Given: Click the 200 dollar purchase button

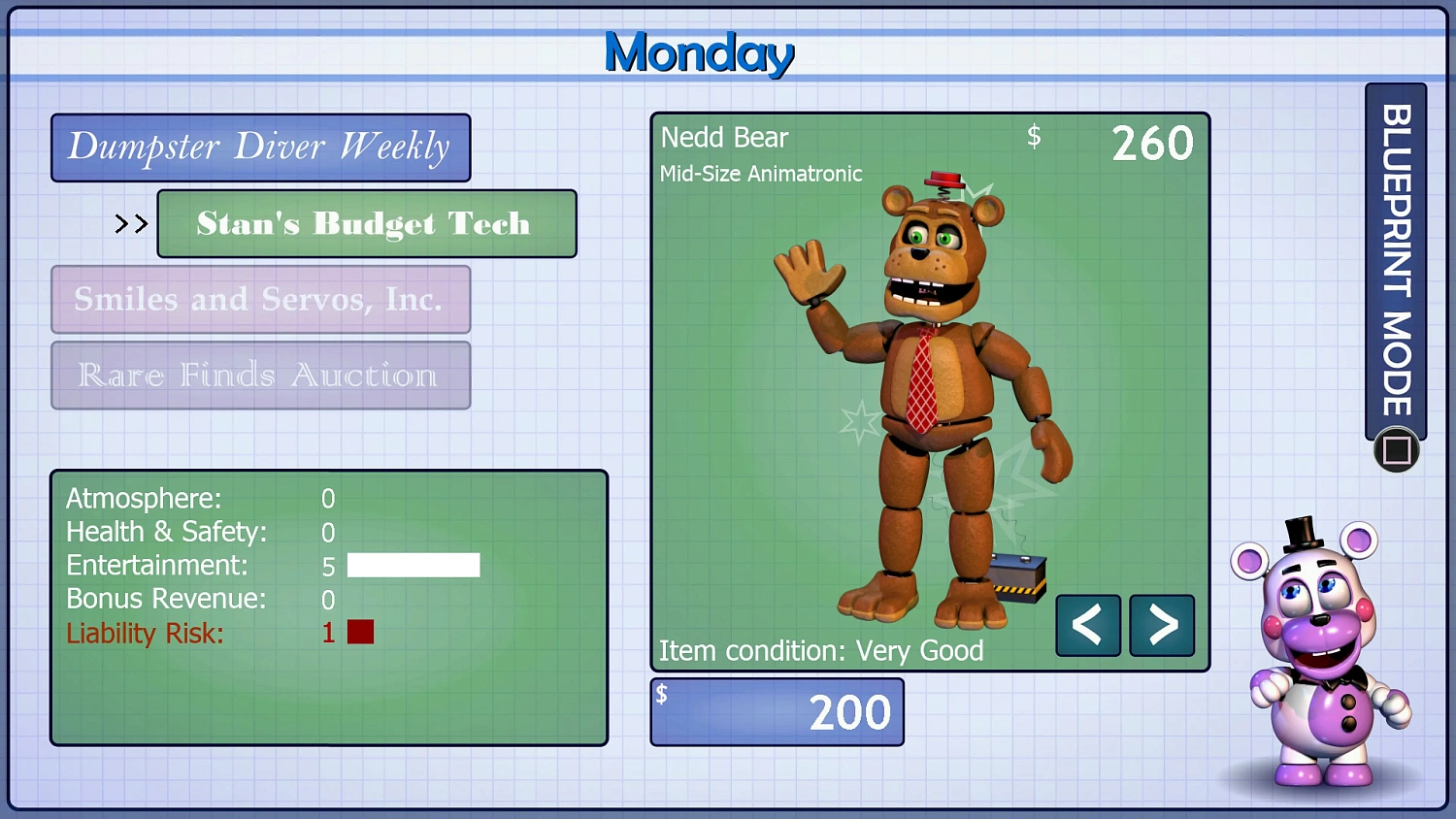Looking at the screenshot, I should point(777,710).
